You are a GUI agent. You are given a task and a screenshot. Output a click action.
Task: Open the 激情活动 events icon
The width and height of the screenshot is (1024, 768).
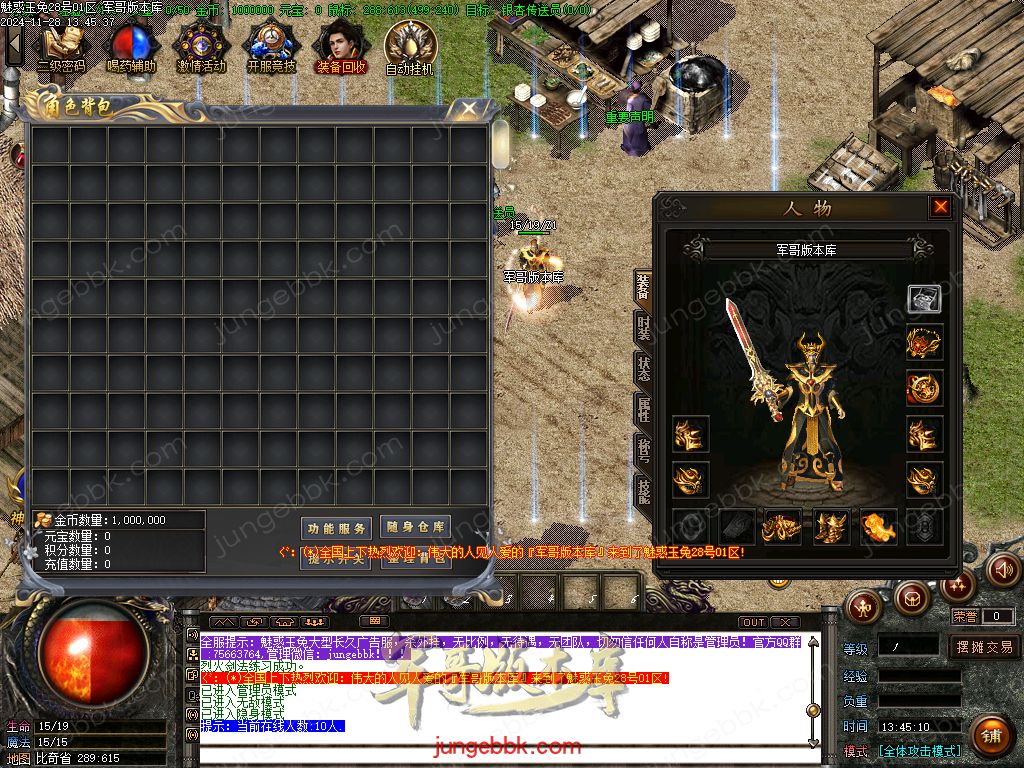201,48
